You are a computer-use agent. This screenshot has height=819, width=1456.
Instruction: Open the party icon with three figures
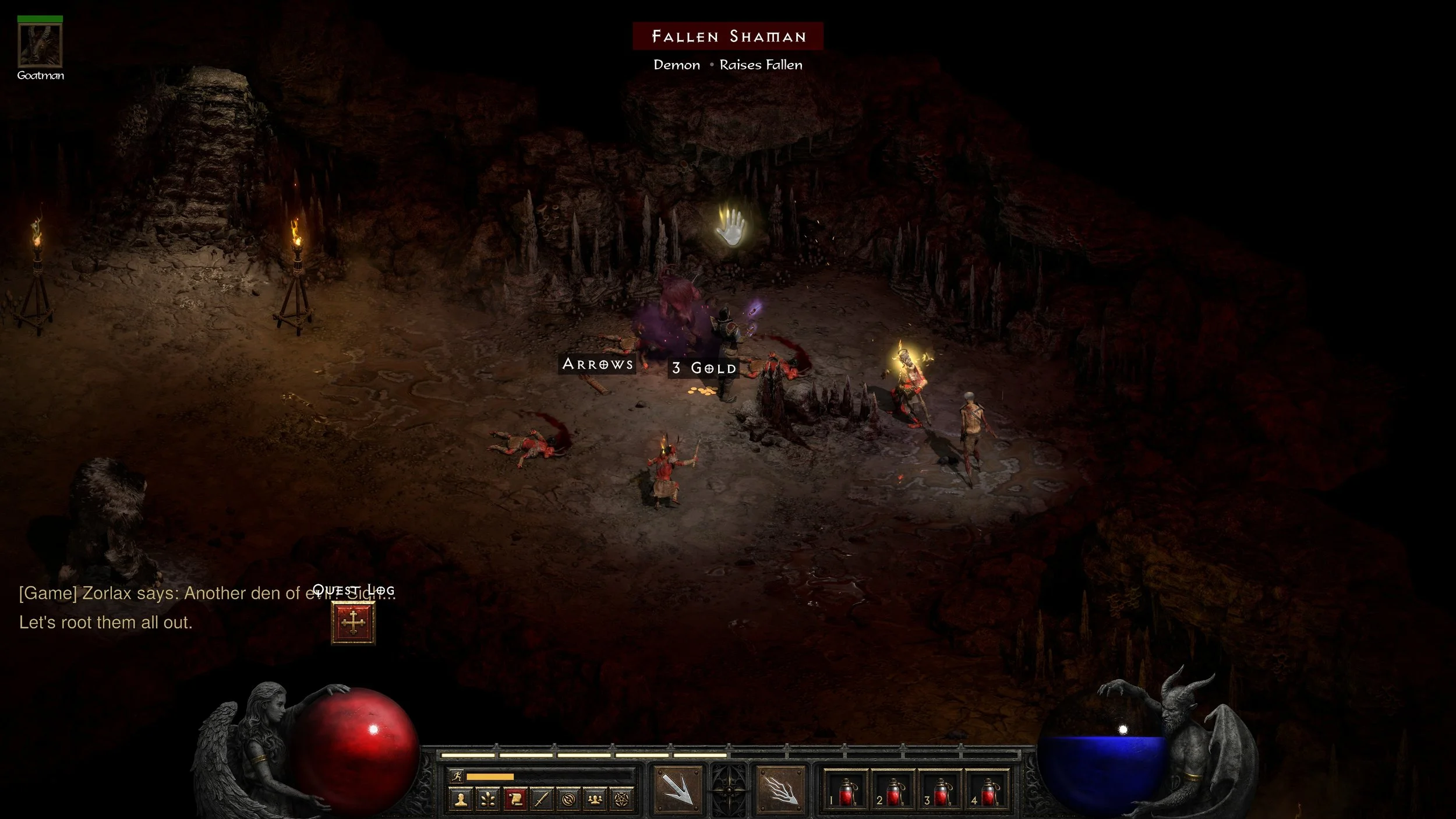(x=595, y=800)
